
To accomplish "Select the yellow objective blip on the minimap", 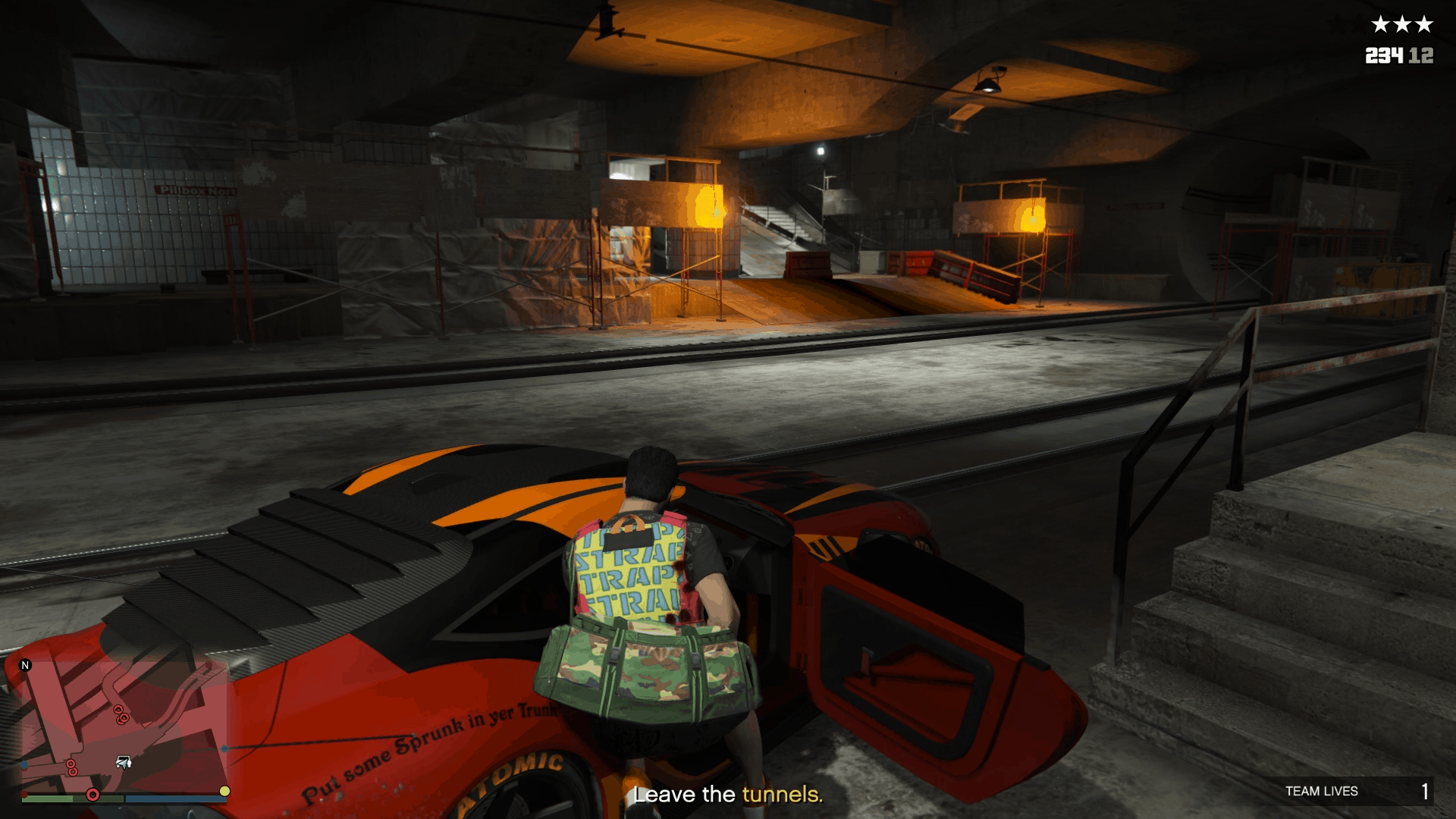I will coord(224,791).
